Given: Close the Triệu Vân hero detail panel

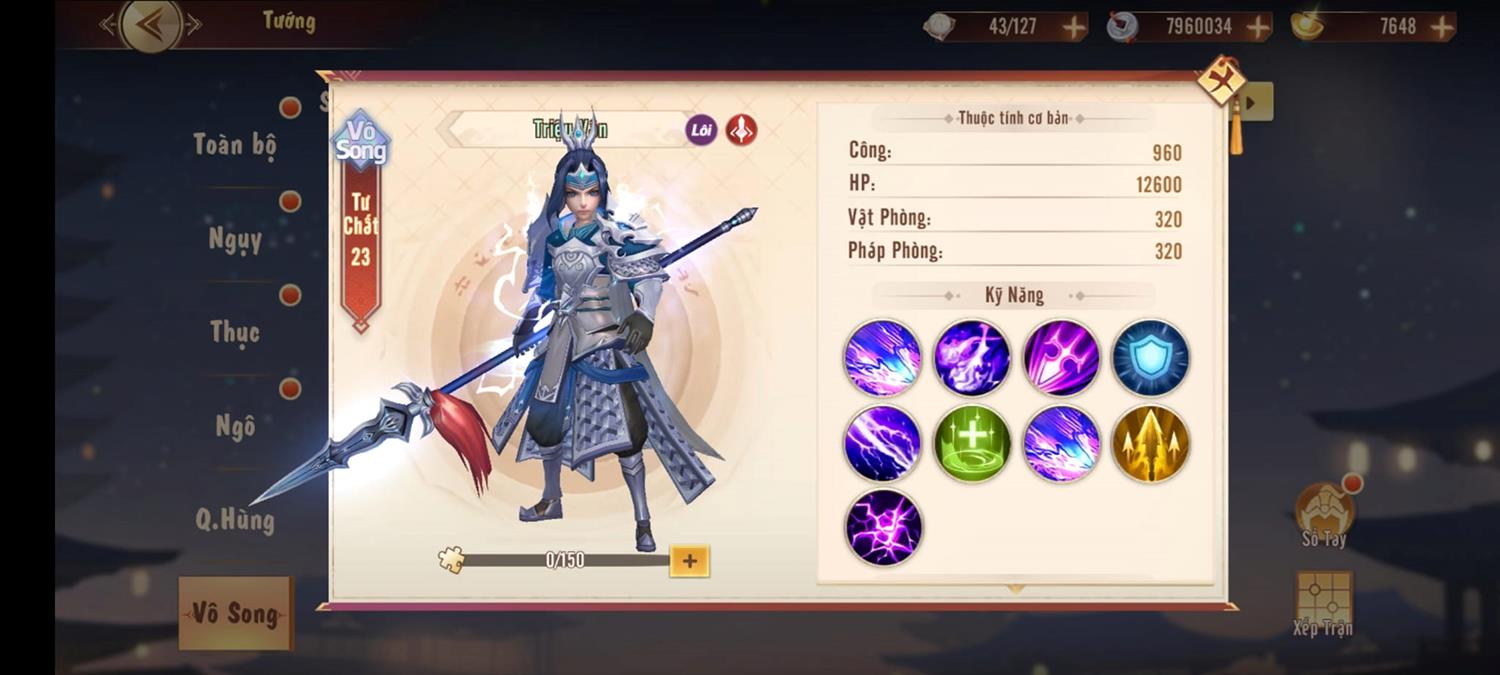Looking at the screenshot, I should tap(1221, 81).
